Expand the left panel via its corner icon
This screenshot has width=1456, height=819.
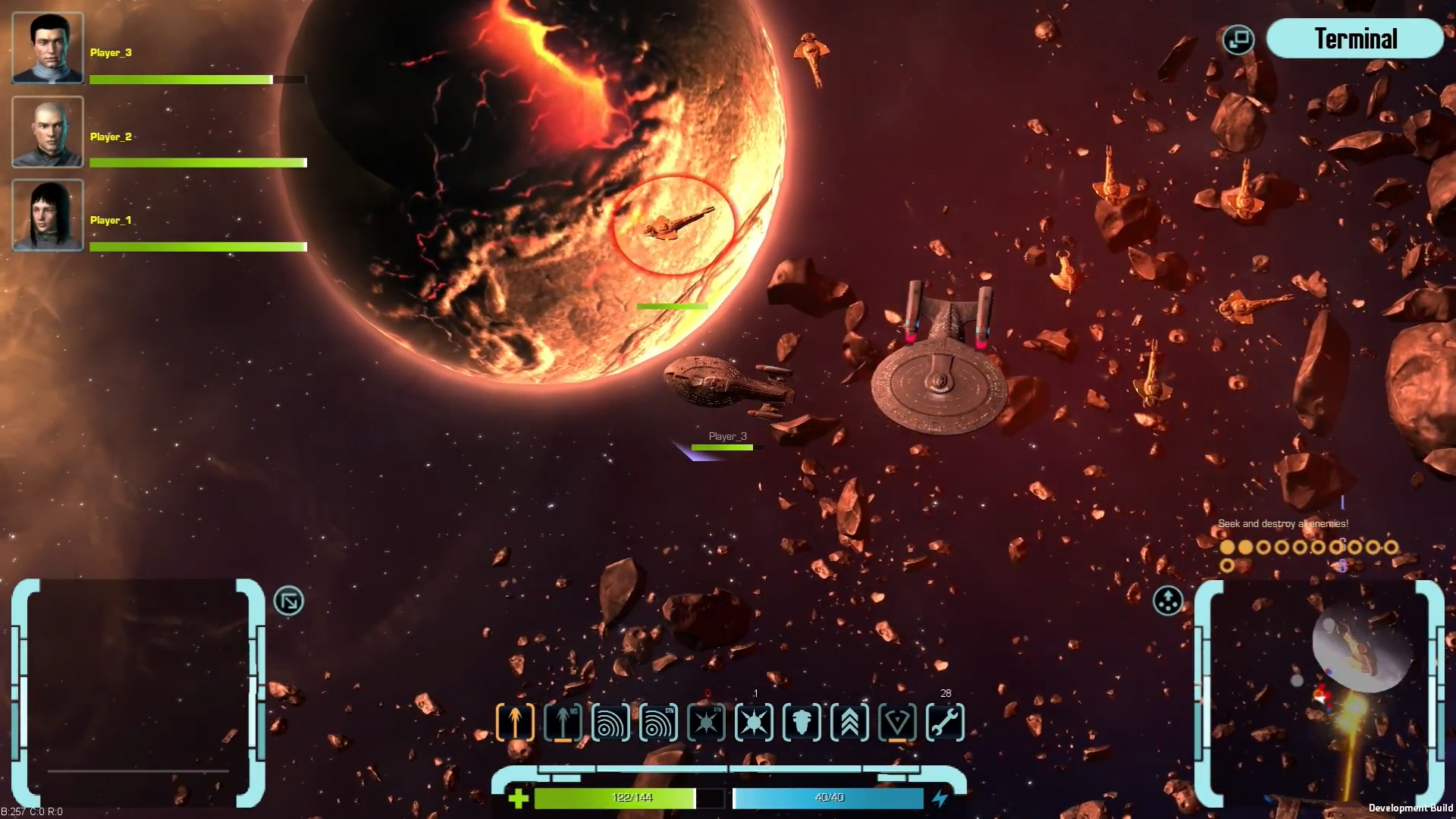click(288, 601)
